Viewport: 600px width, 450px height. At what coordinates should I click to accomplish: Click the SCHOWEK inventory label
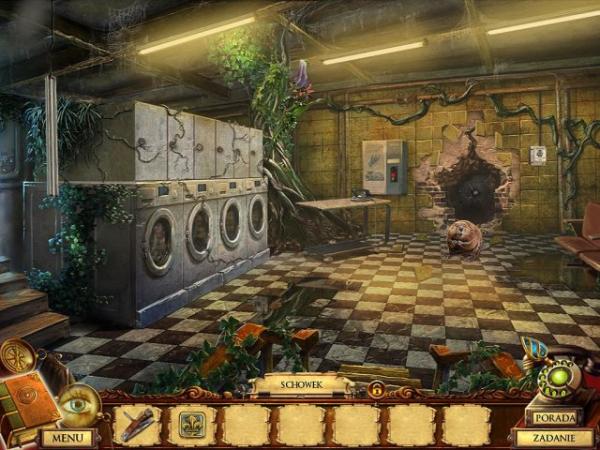[x=300, y=385]
